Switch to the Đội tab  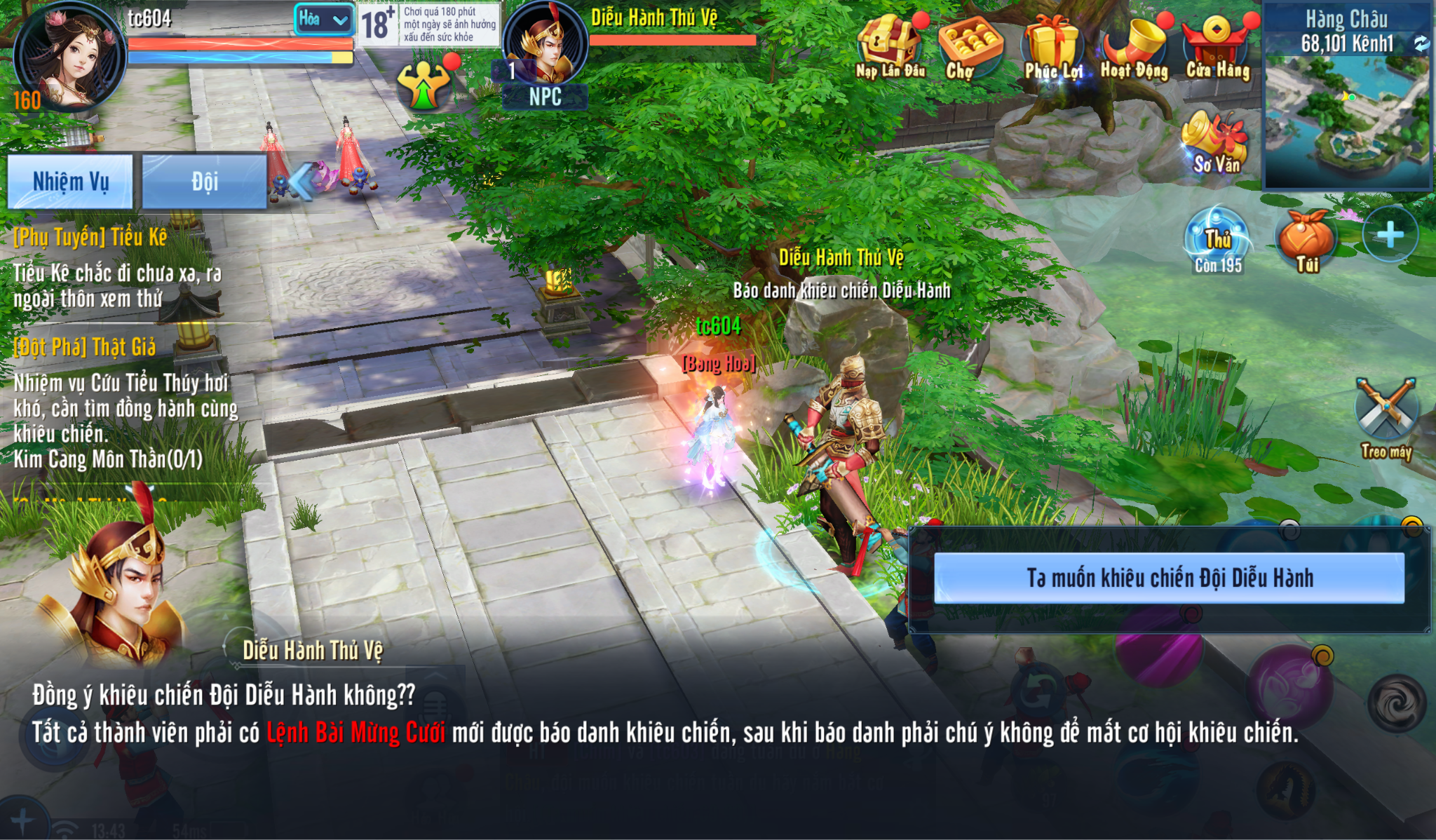[x=204, y=182]
